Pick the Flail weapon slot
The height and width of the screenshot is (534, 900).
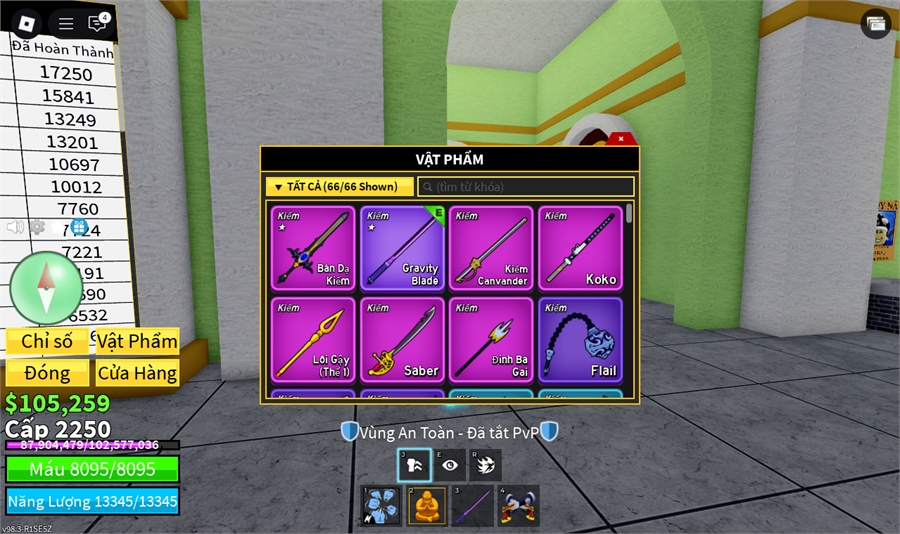pos(580,339)
